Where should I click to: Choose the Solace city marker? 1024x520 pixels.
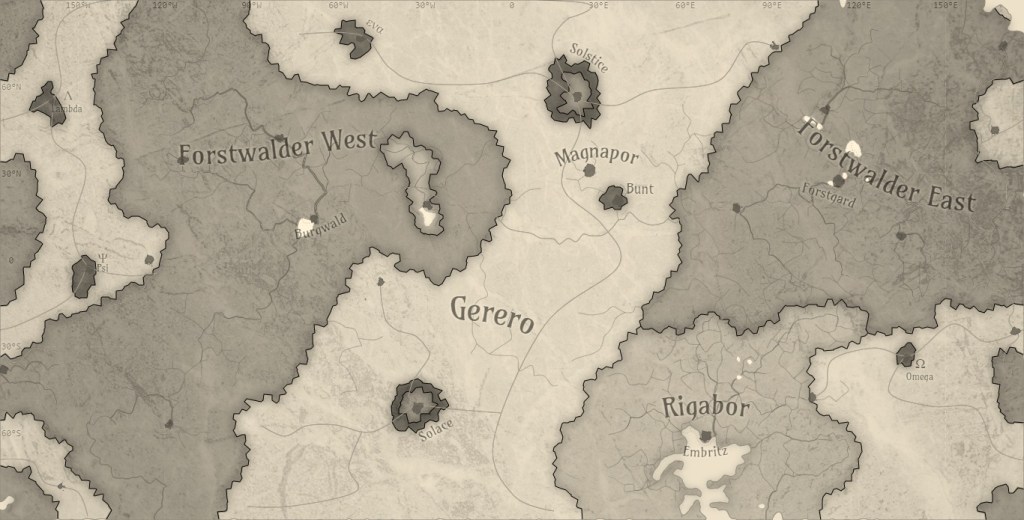[420, 404]
